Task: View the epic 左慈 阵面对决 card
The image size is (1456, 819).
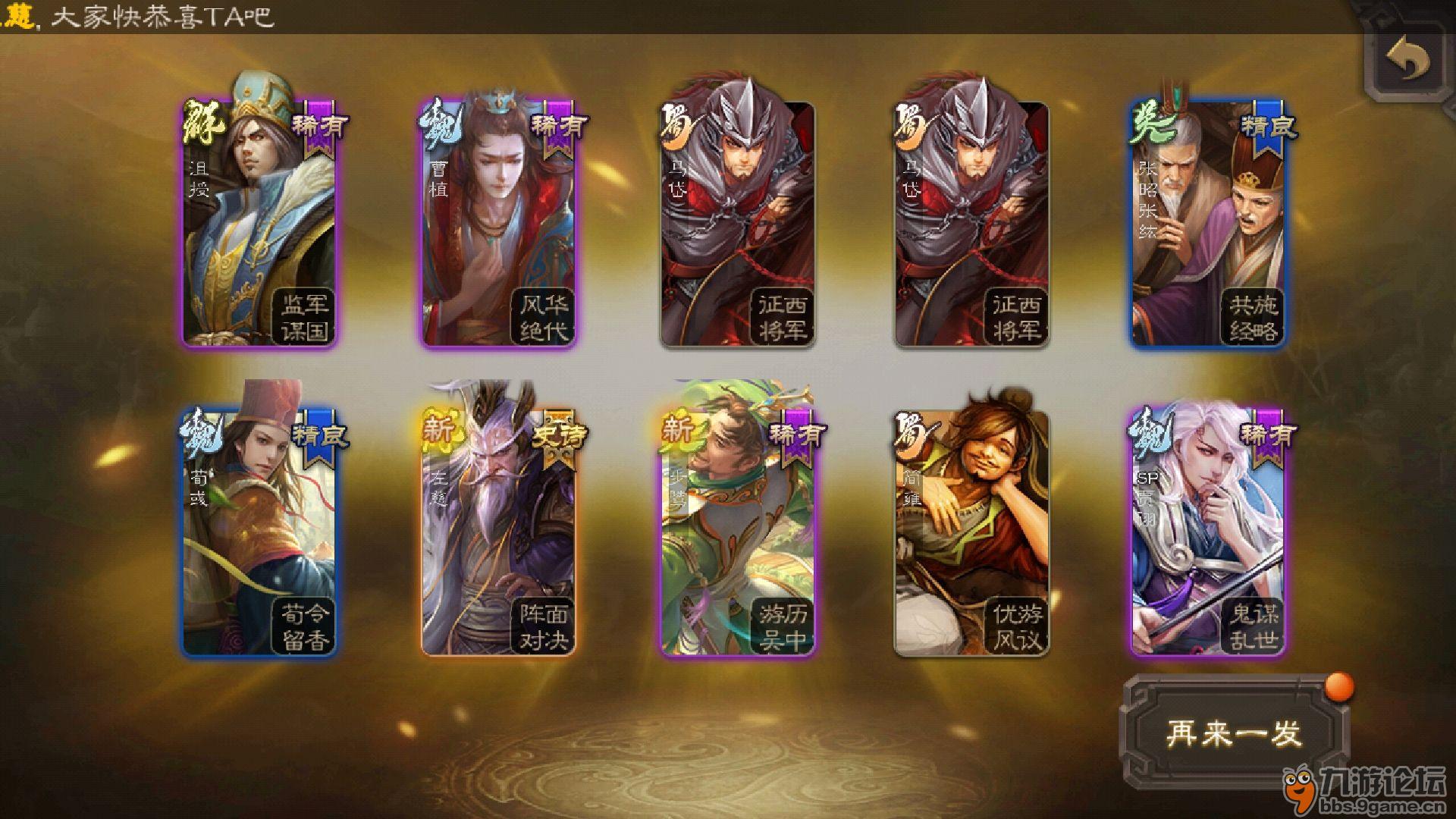Action: click(498, 531)
